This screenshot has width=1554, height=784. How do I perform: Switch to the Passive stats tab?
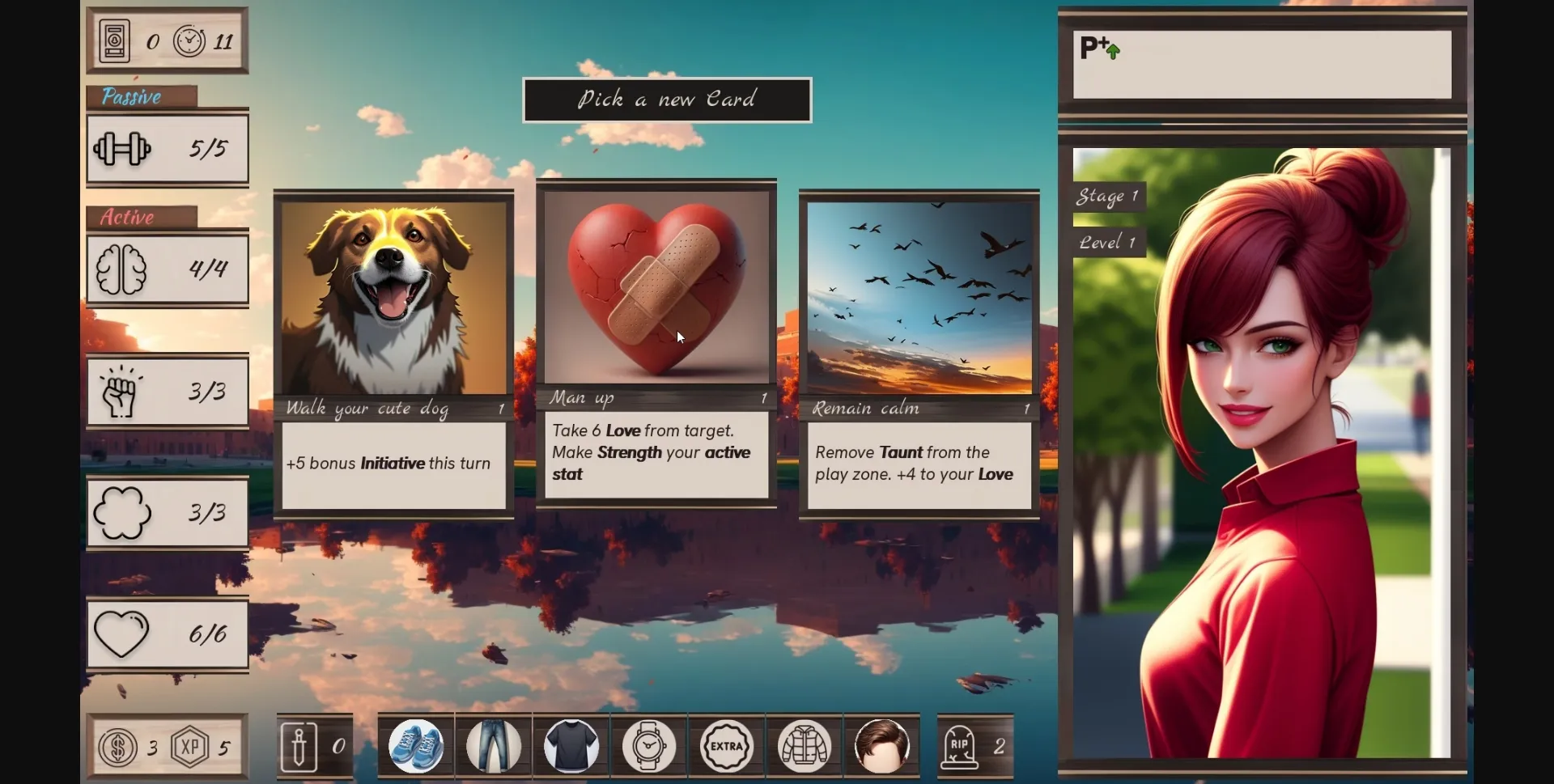point(132,96)
